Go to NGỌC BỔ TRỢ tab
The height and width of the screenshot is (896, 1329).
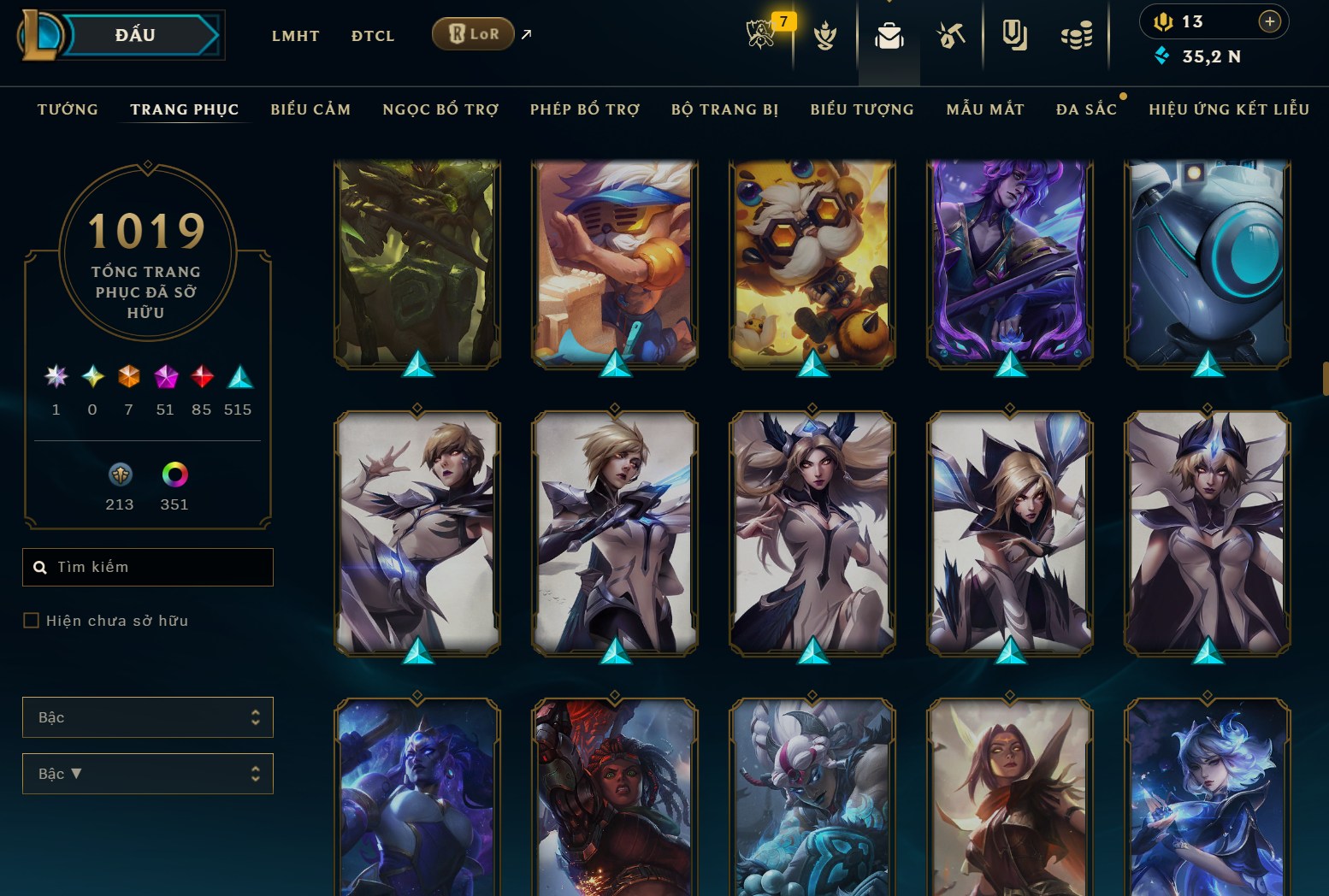coord(440,109)
